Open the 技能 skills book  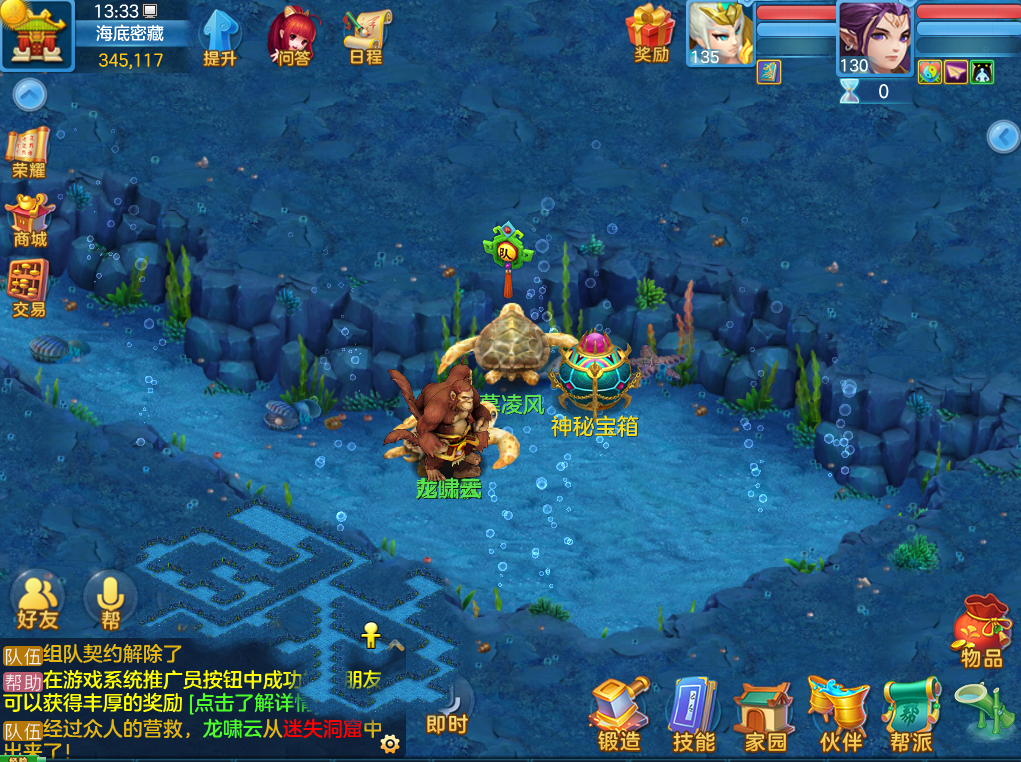point(693,714)
